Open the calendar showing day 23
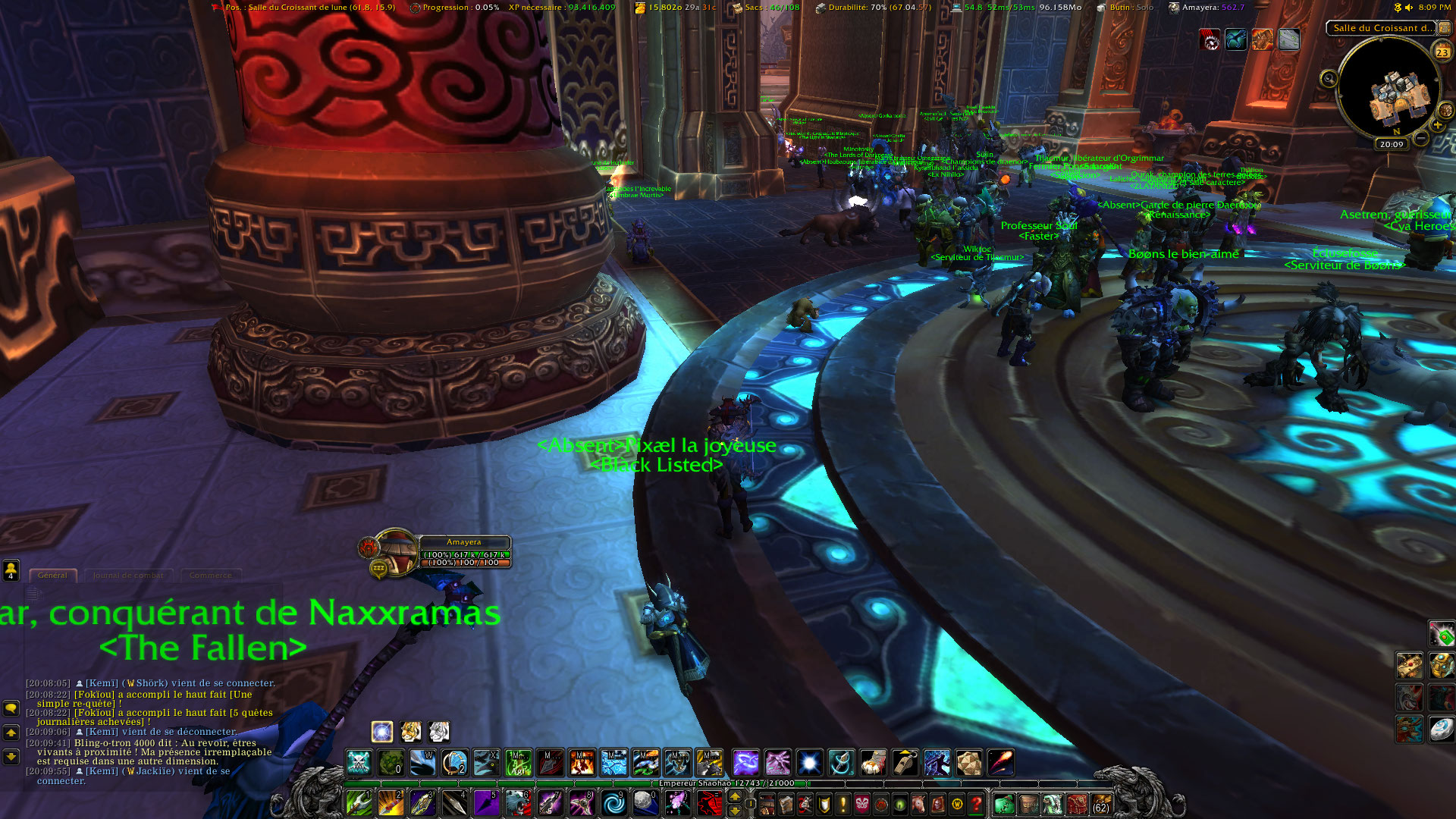The height and width of the screenshot is (819, 1456). [1442, 52]
